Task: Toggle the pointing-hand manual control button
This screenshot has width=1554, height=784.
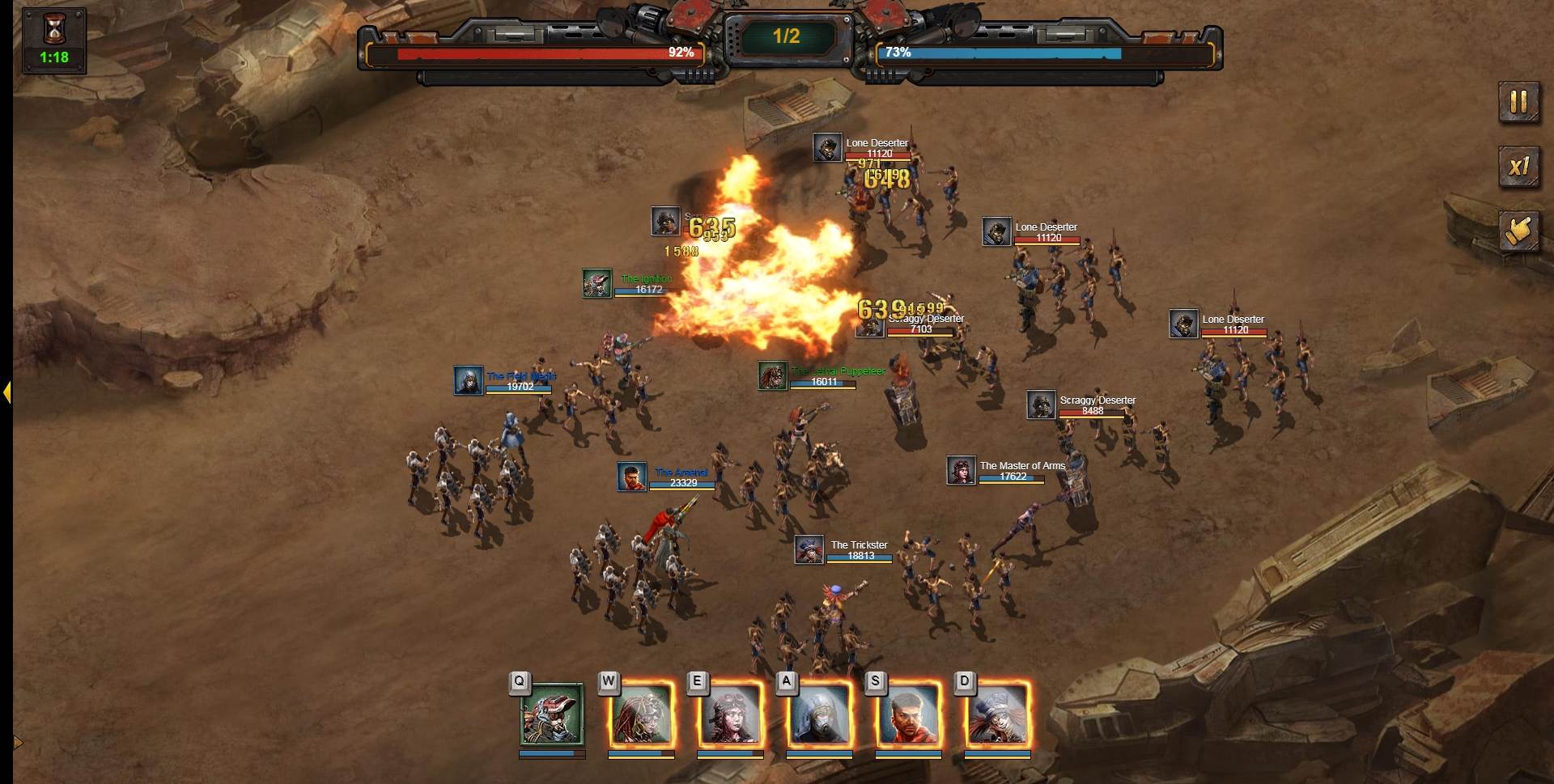Action: click(x=1518, y=231)
